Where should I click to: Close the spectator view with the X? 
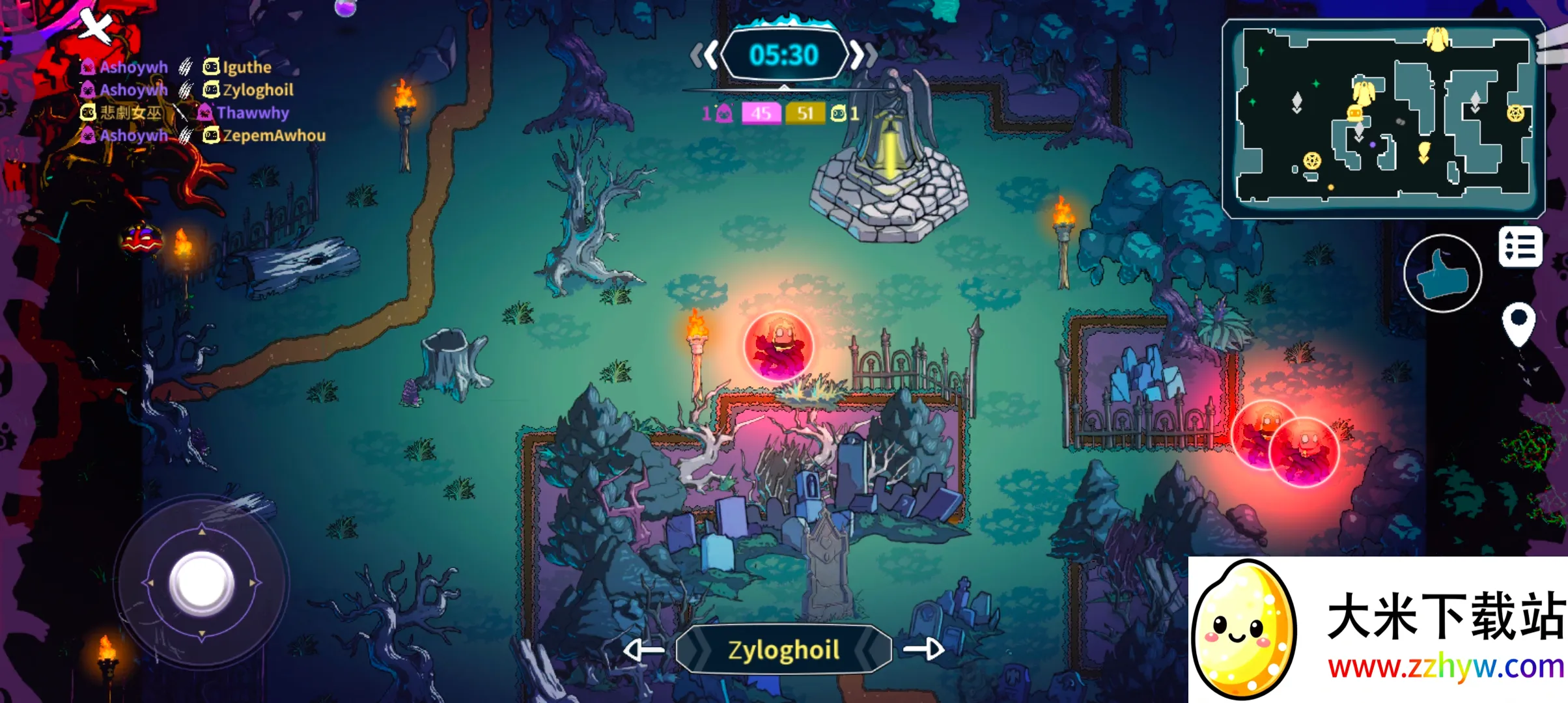click(96, 26)
